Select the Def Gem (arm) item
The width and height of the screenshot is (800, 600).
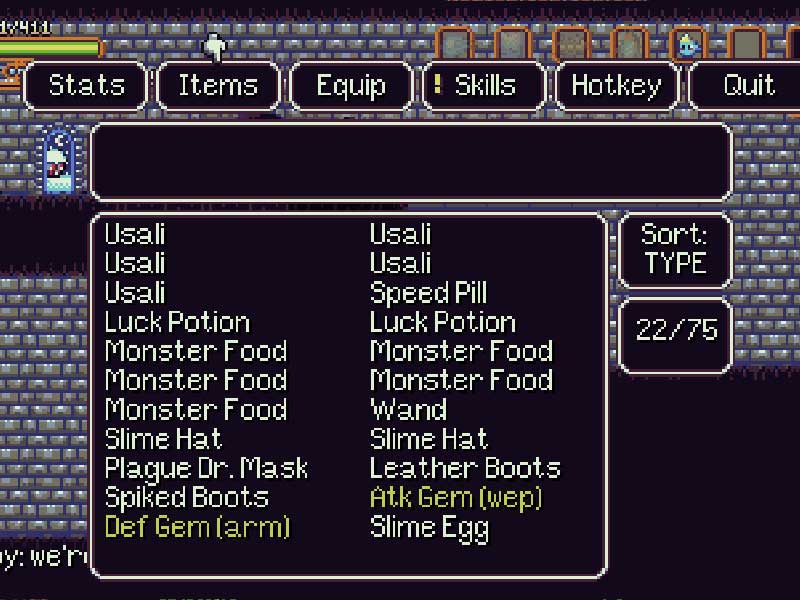197,526
